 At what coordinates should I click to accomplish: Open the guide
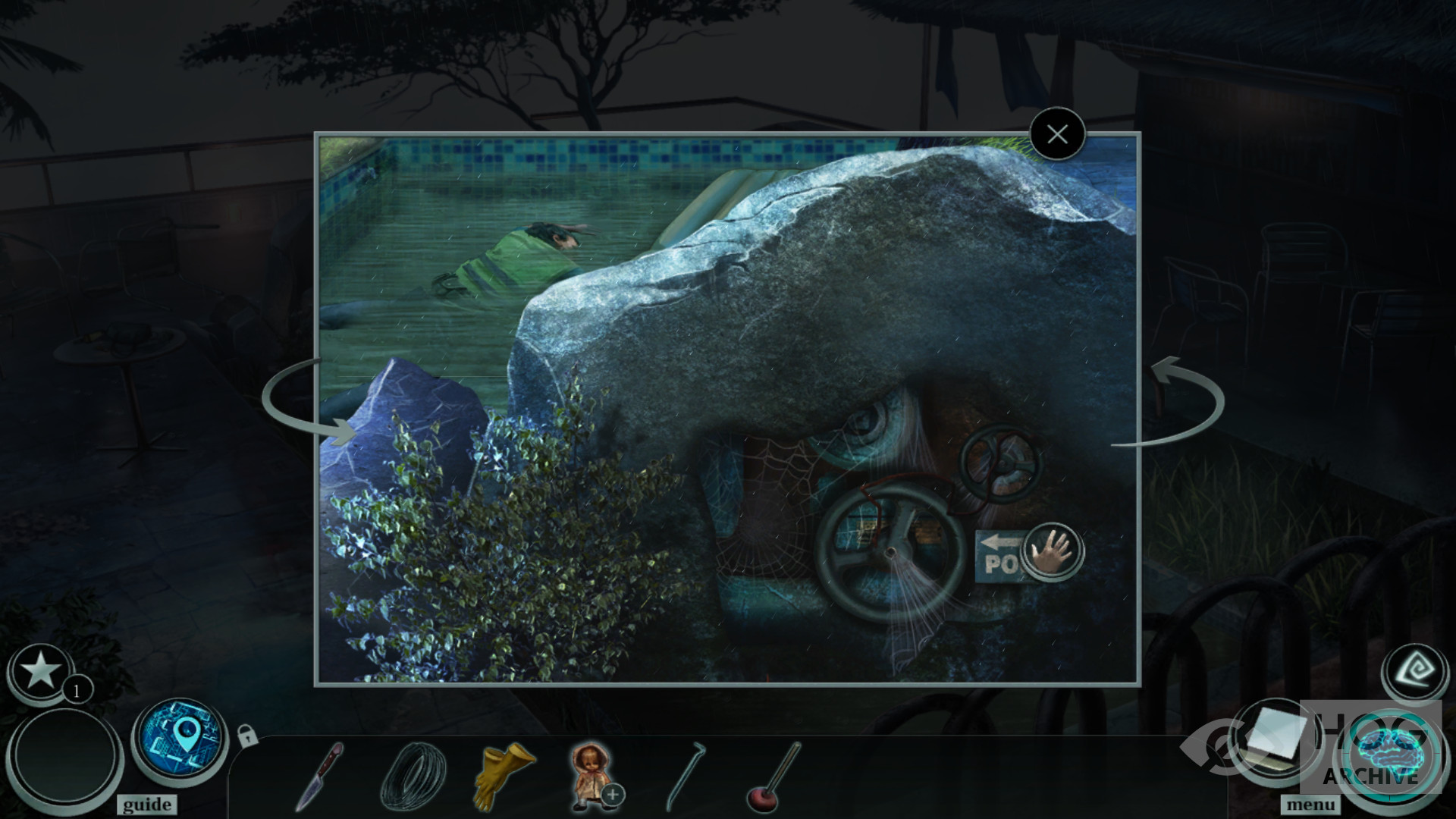146,805
